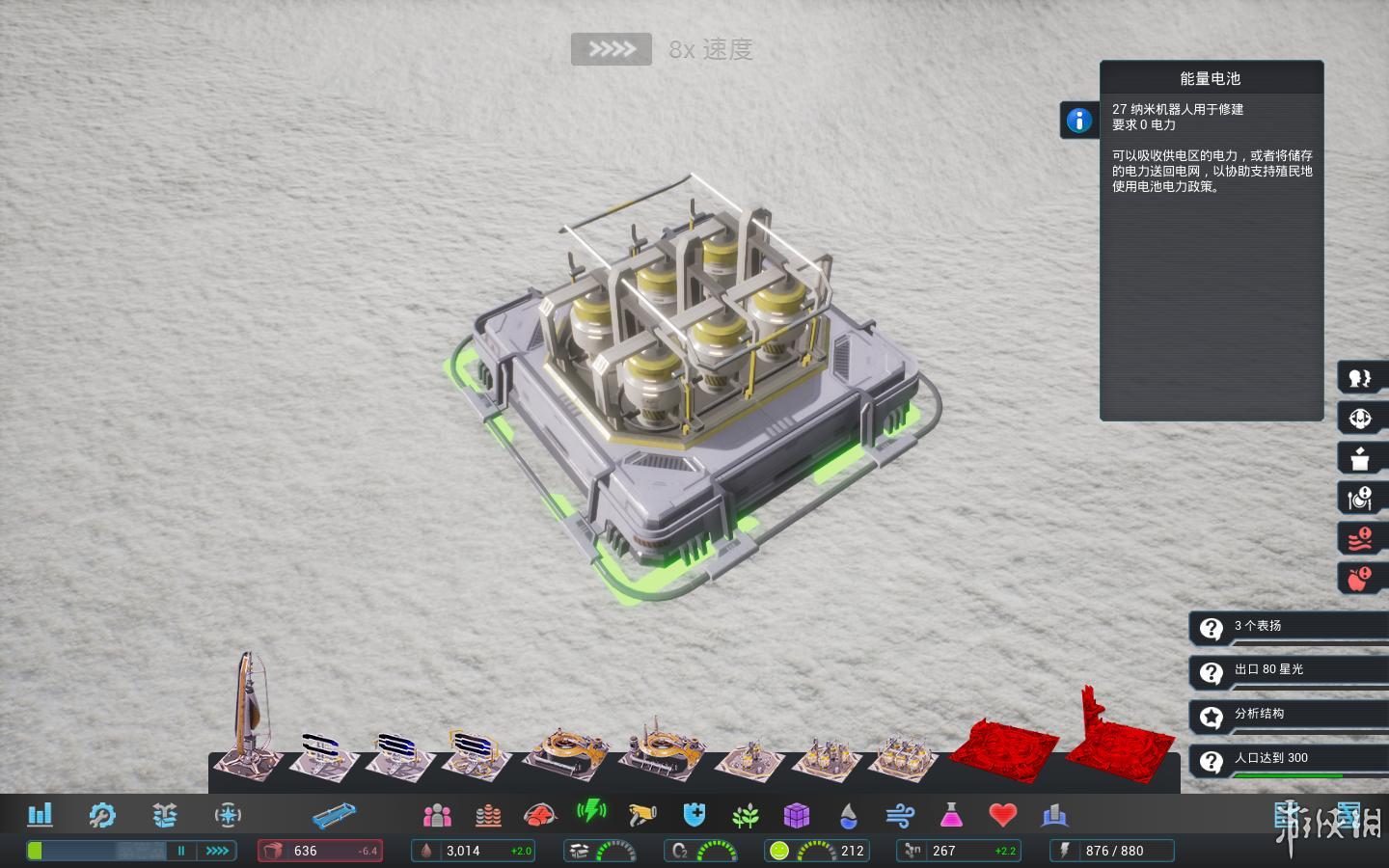
Task: View the '人口达到 300' objective
Action: tap(1289, 759)
